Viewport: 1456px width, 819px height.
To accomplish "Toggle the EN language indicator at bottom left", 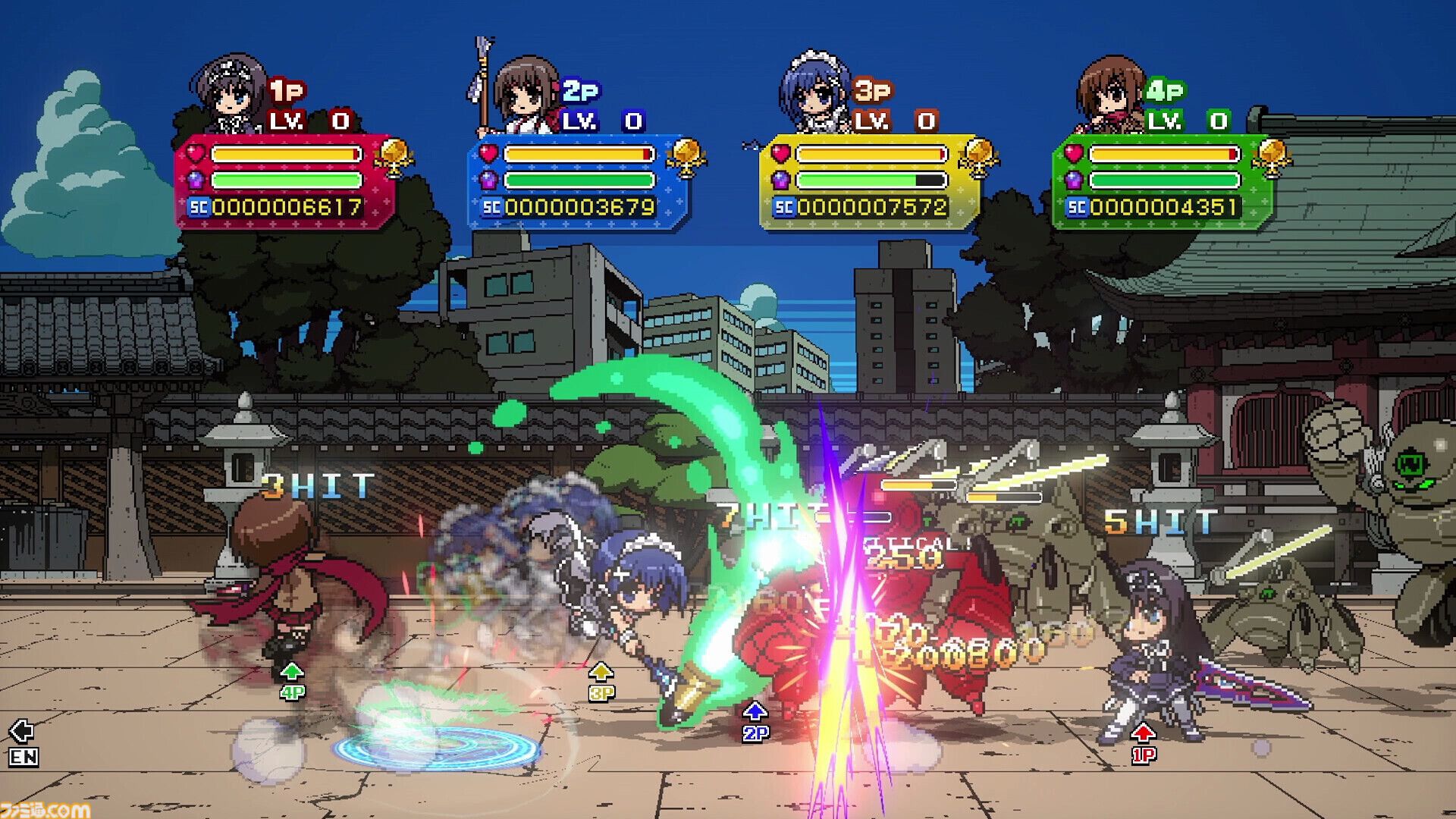I will pyautogui.click(x=23, y=757).
